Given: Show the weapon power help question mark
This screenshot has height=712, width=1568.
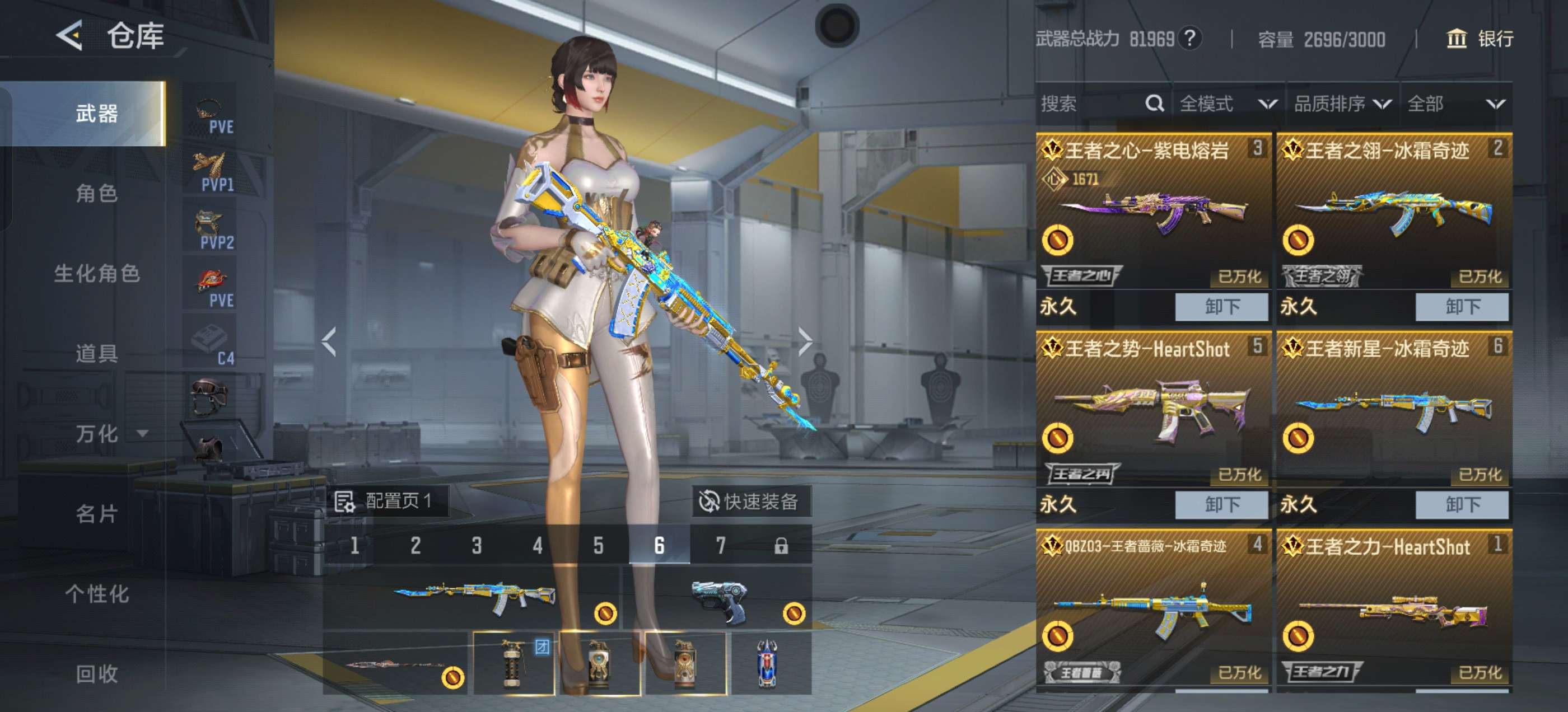Looking at the screenshot, I should point(1189,39).
